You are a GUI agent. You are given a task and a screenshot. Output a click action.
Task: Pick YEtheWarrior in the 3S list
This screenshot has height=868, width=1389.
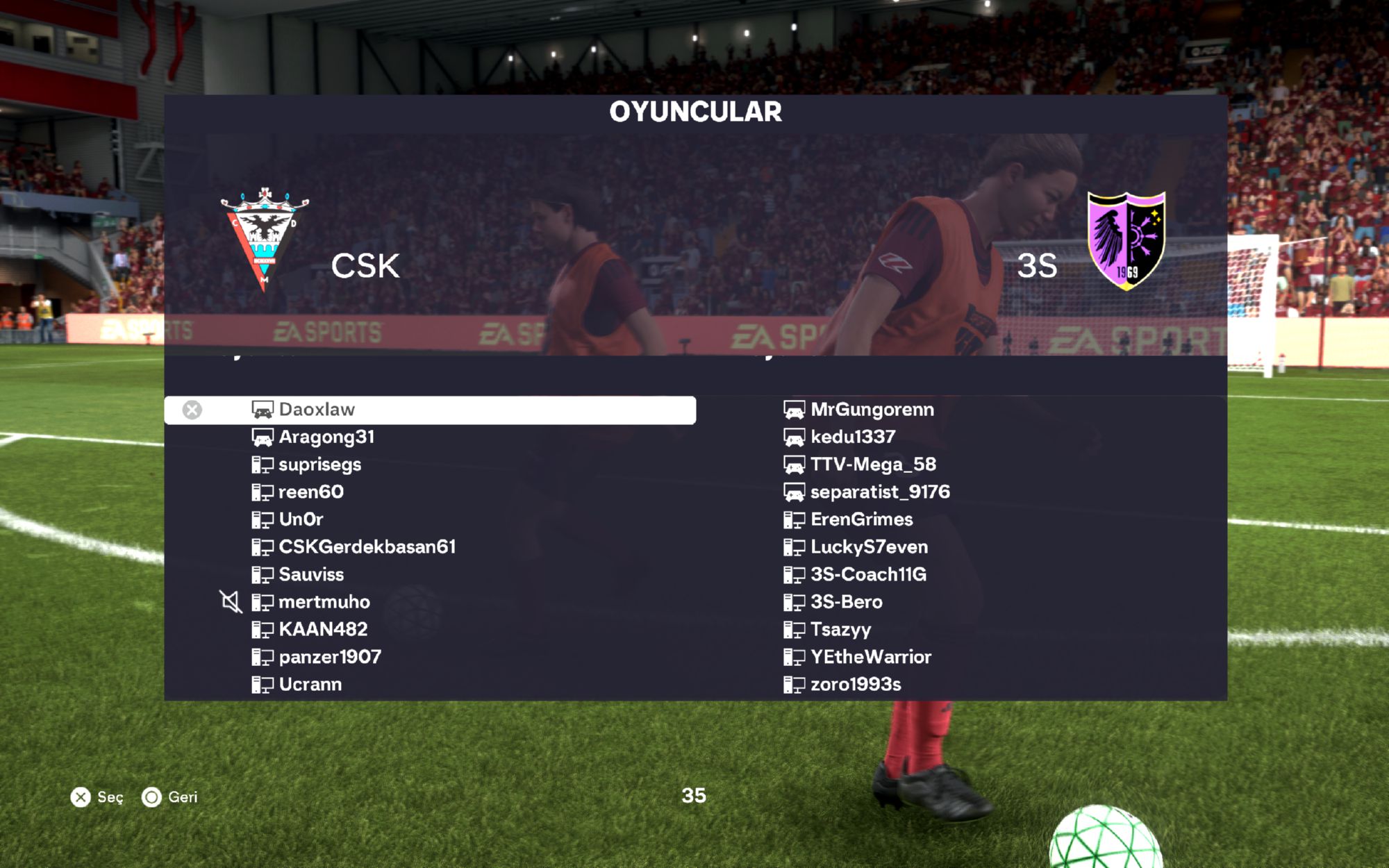(x=871, y=657)
